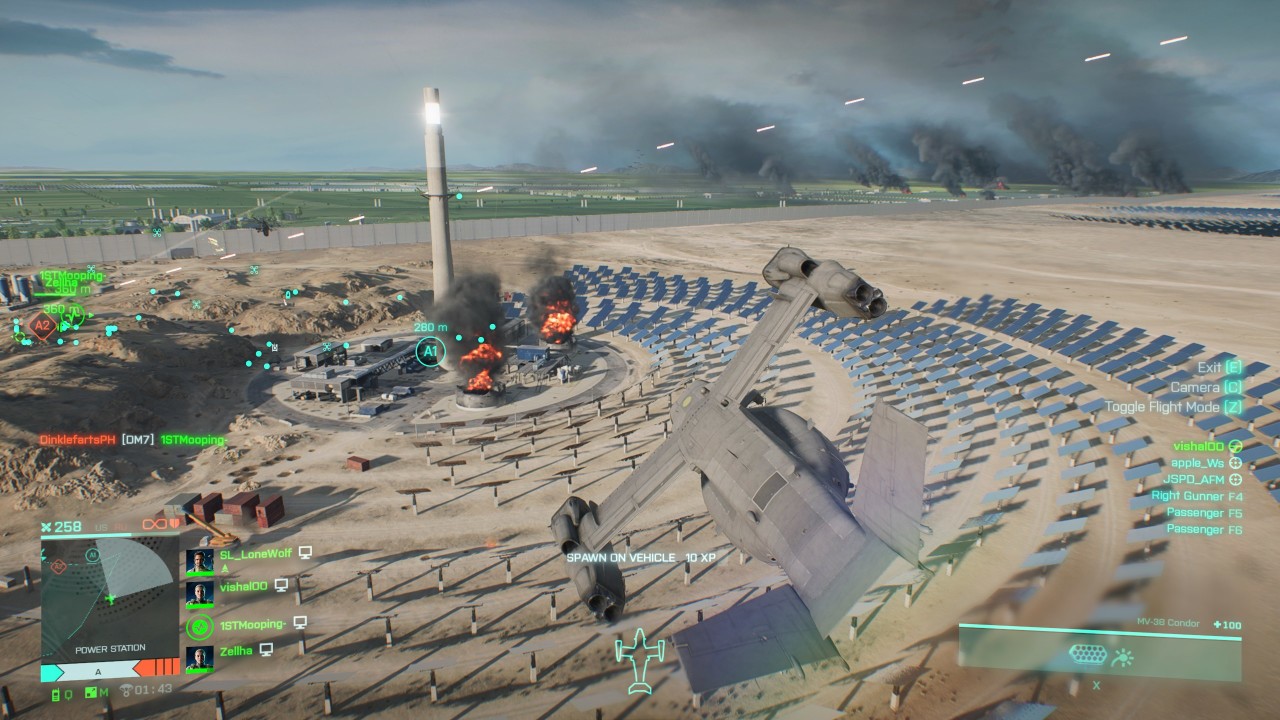Viewport: 1280px width, 720px height.
Task: Click the green medic icon beside 1STMooping-
Action: [x=199, y=625]
